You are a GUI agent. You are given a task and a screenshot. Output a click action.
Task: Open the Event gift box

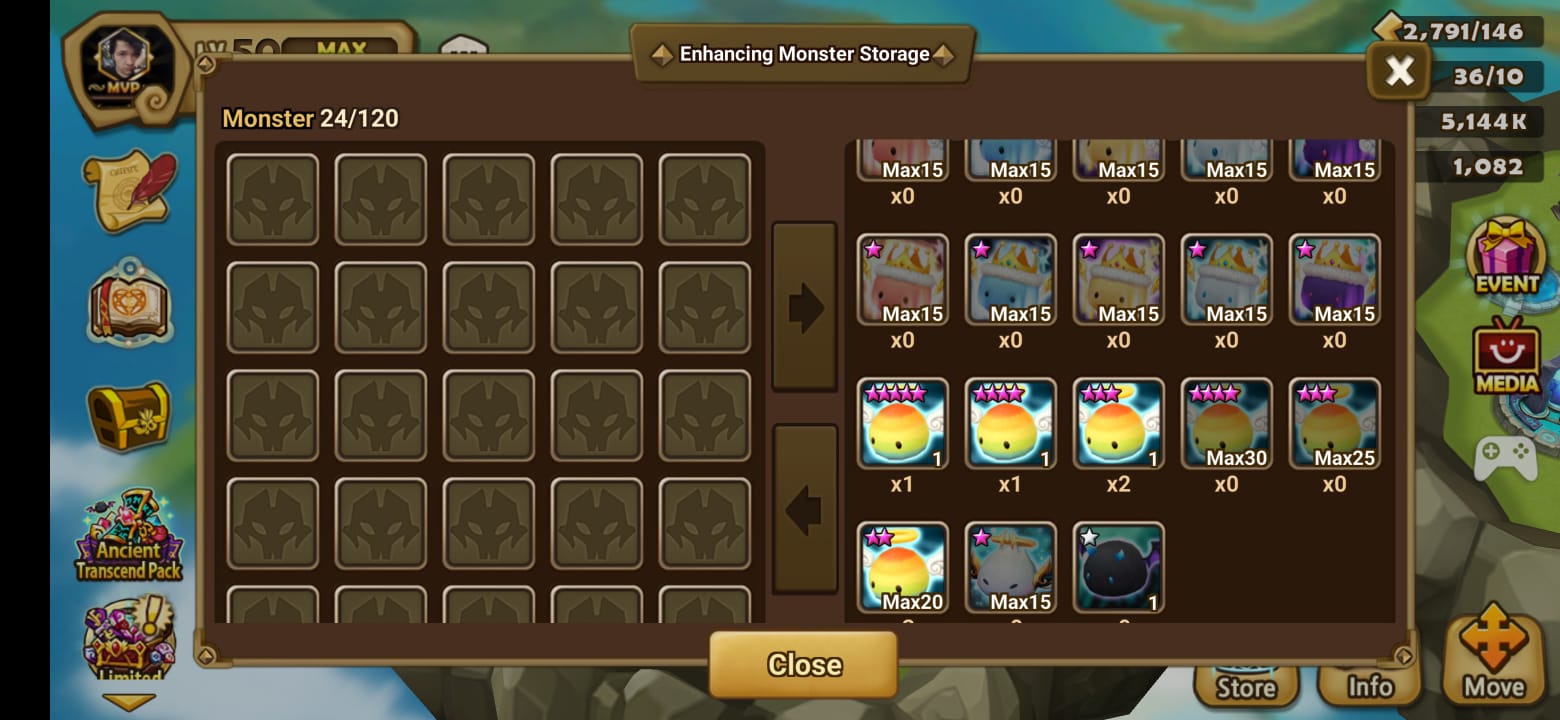pos(1506,256)
